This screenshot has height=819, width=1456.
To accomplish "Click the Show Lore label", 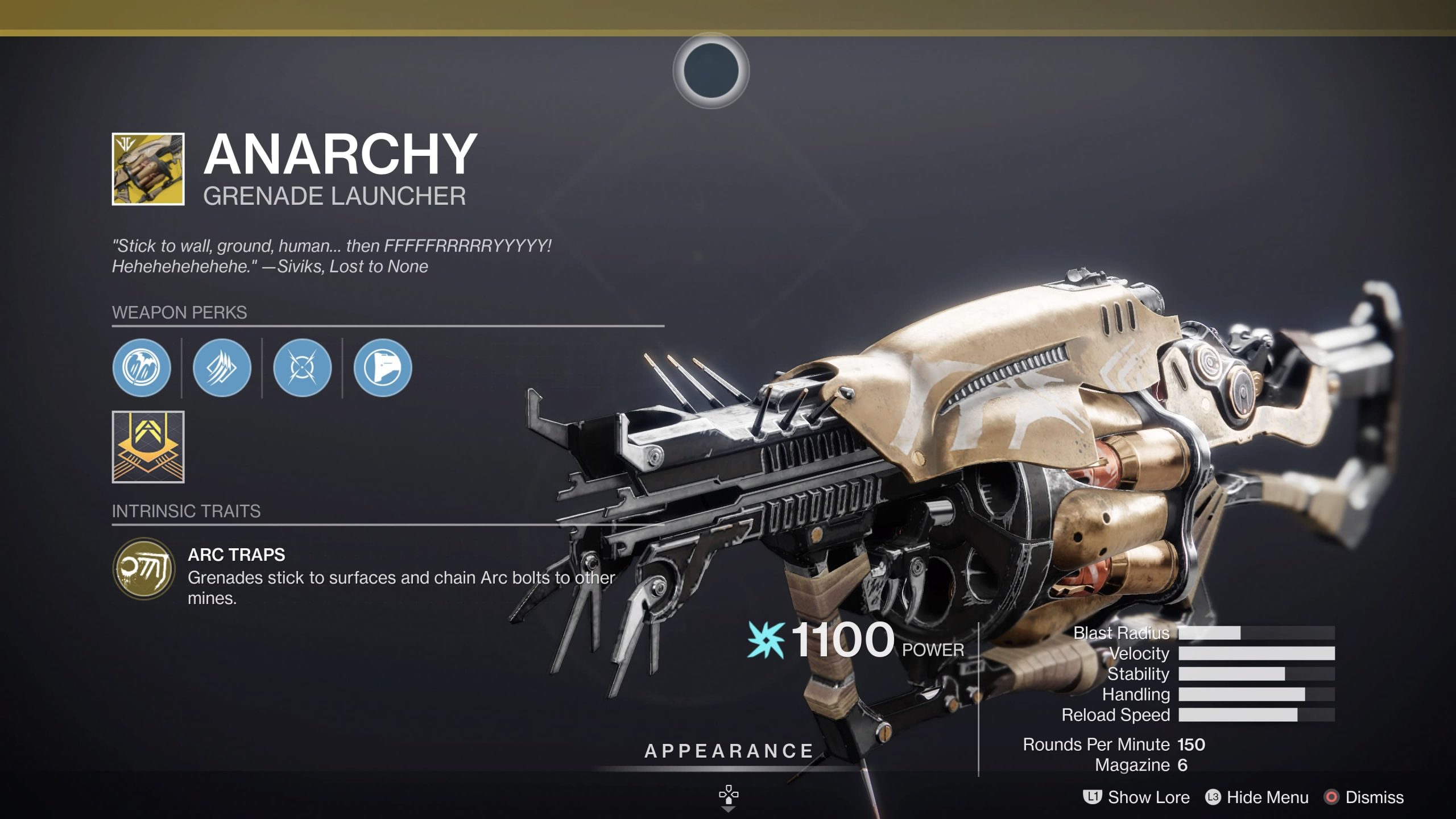I will tap(1149, 797).
